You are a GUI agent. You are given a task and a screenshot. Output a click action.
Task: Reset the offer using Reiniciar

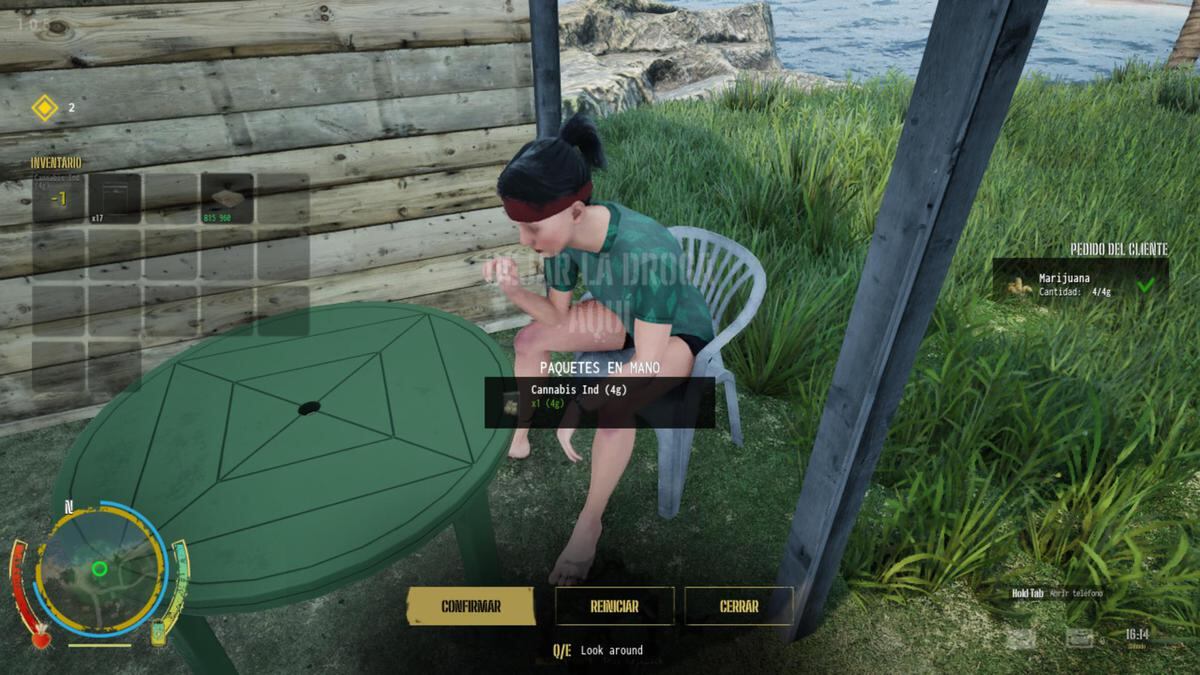point(614,606)
